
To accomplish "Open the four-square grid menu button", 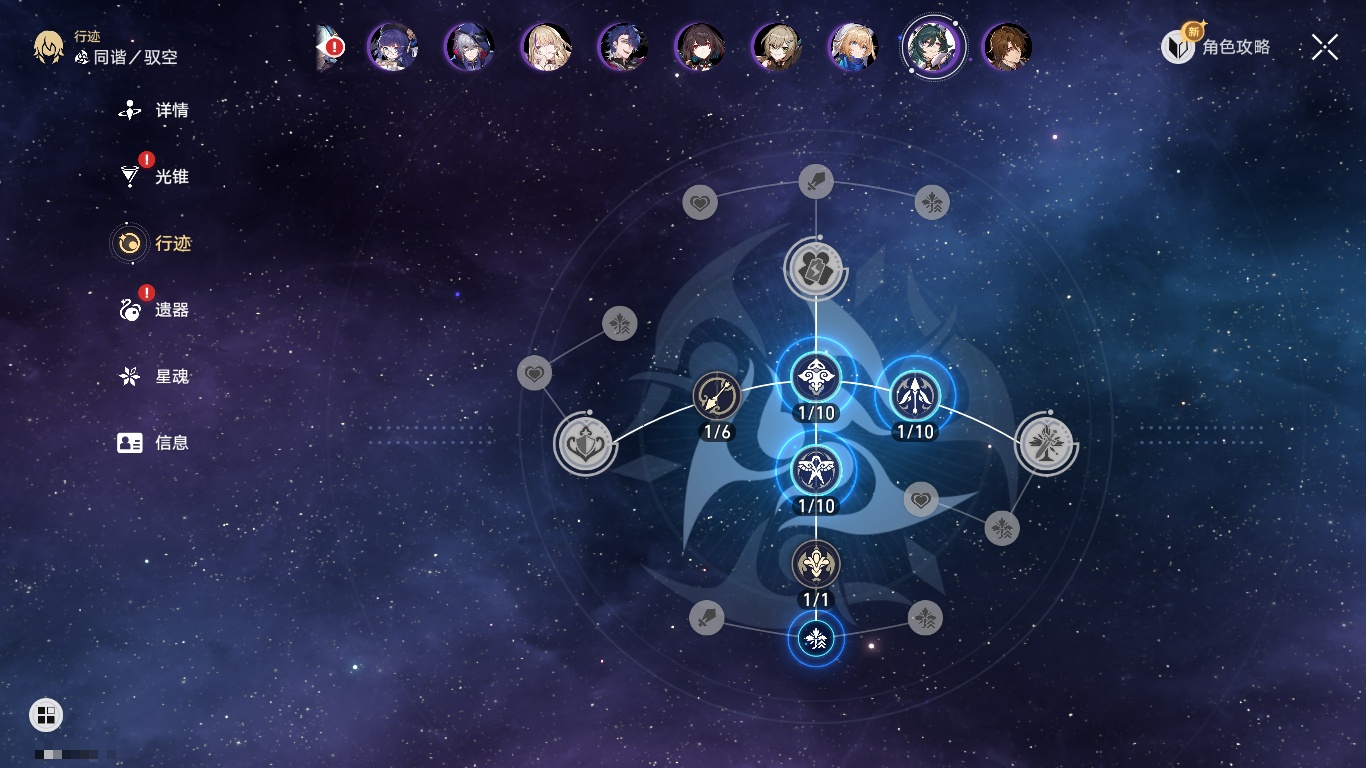I will (46, 715).
